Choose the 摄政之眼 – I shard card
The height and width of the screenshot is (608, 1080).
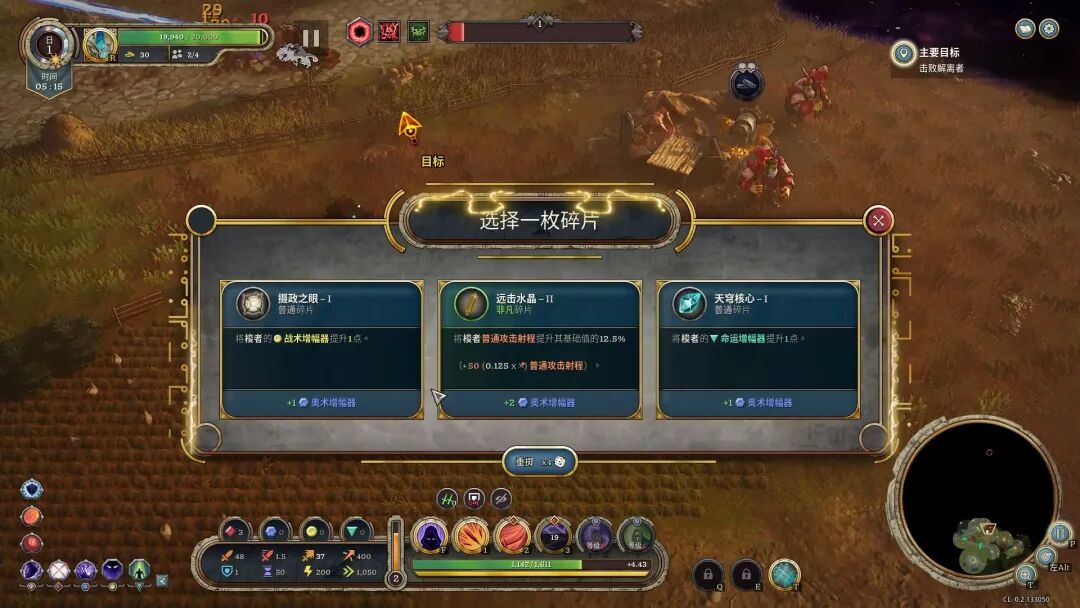coord(321,349)
